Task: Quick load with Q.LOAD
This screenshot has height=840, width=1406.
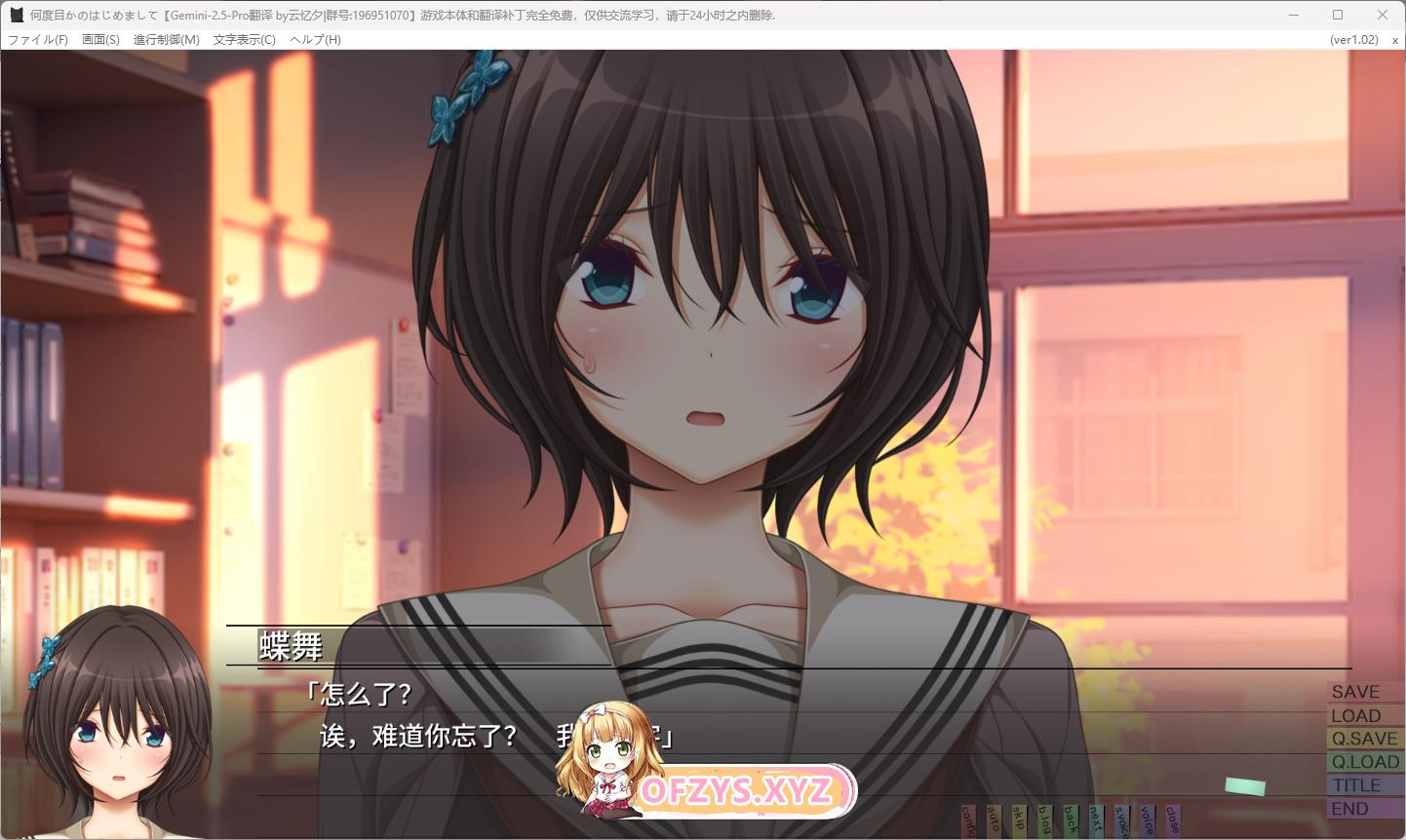Action: pos(1365,762)
